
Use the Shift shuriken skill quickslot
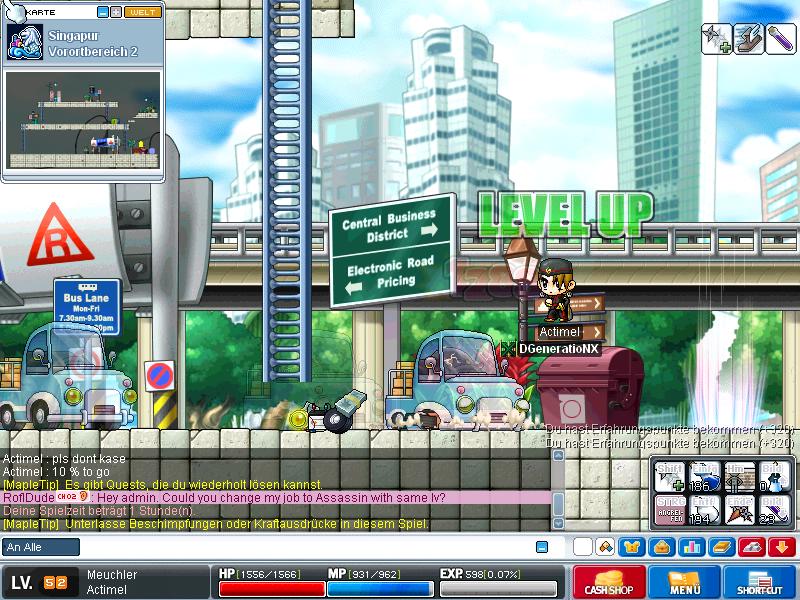click(x=670, y=476)
